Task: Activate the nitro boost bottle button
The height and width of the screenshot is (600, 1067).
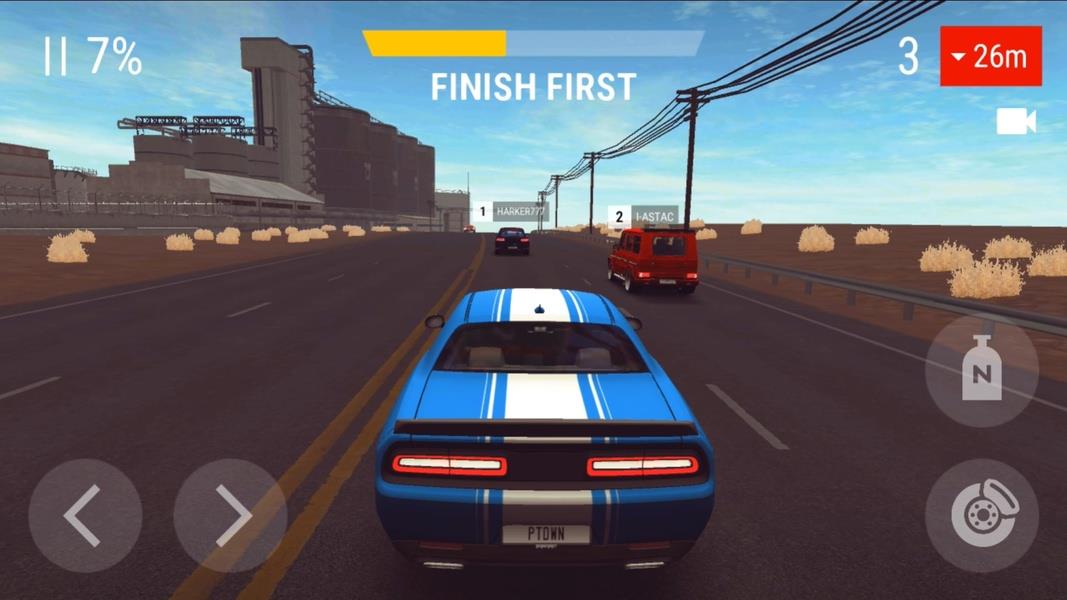Action: tap(981, 372)
